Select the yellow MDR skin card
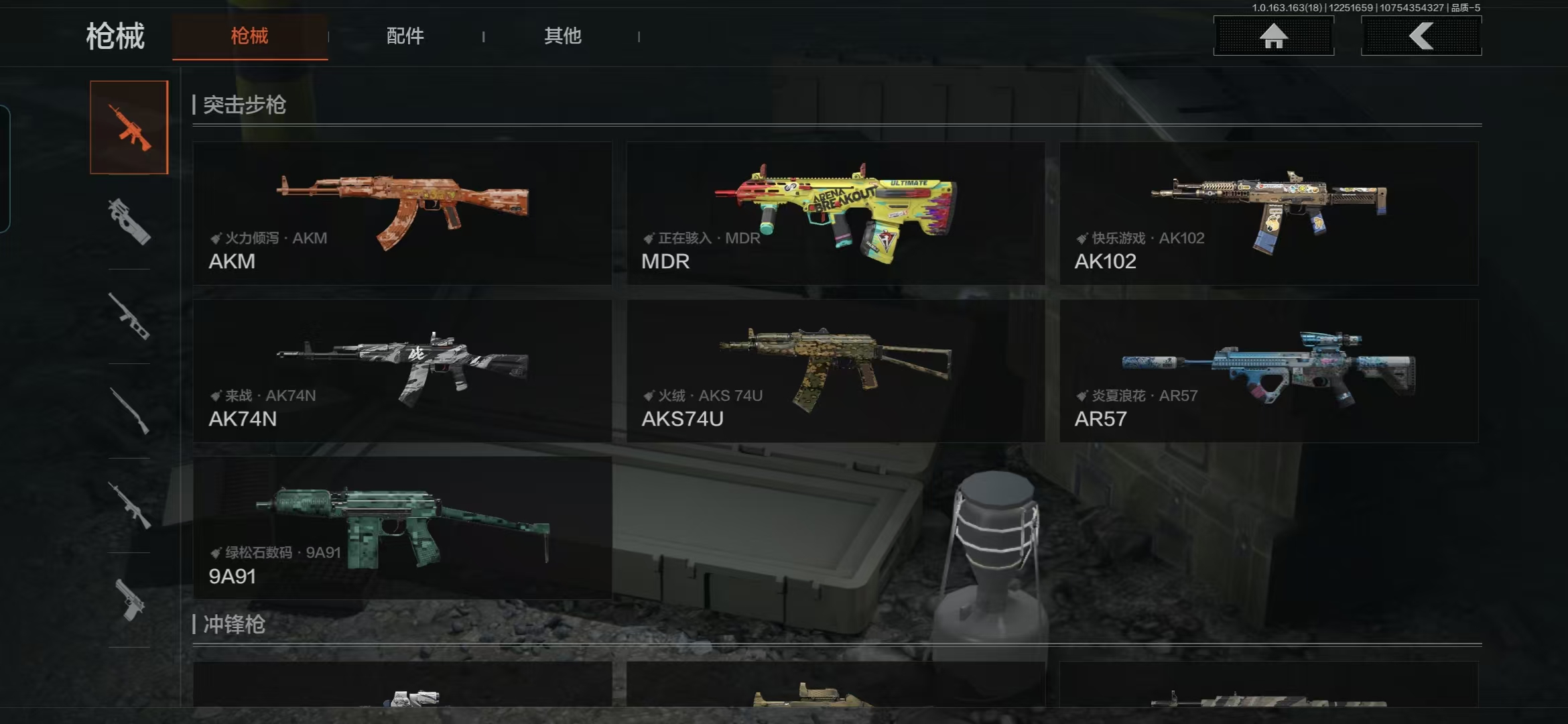 coord(835,213)
